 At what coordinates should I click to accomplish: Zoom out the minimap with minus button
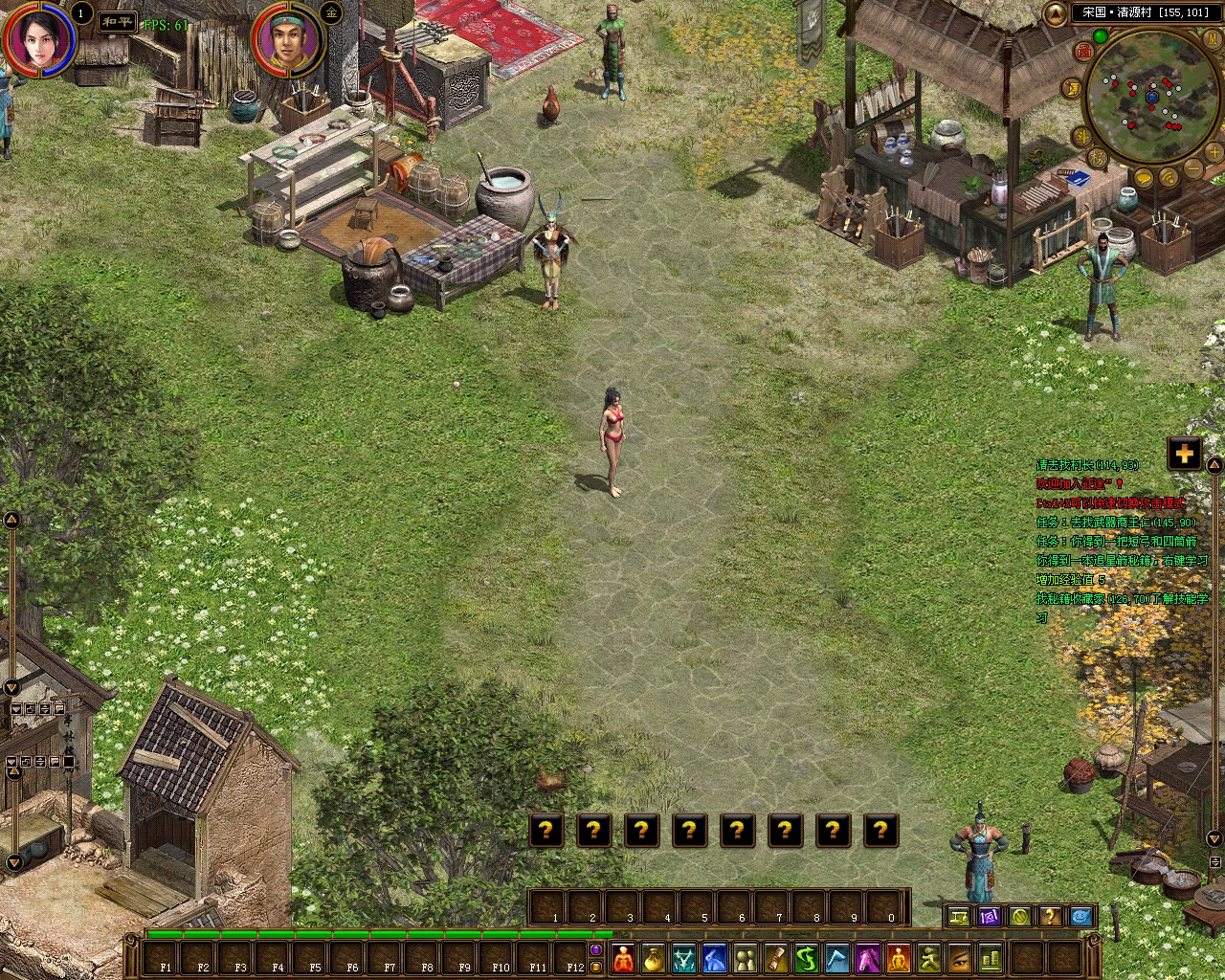tap(1192, 170)
